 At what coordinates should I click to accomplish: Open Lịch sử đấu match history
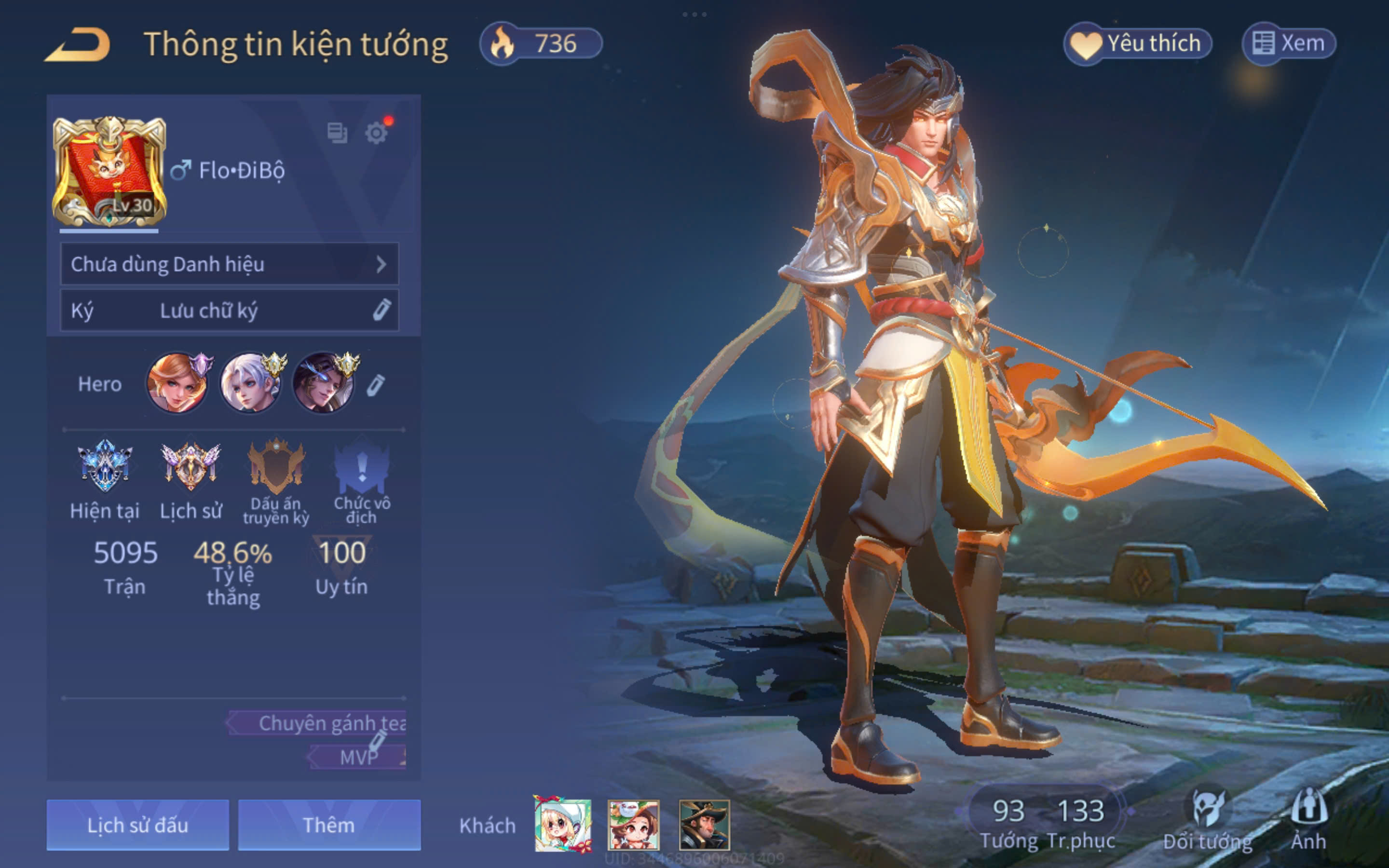[138, 825]
